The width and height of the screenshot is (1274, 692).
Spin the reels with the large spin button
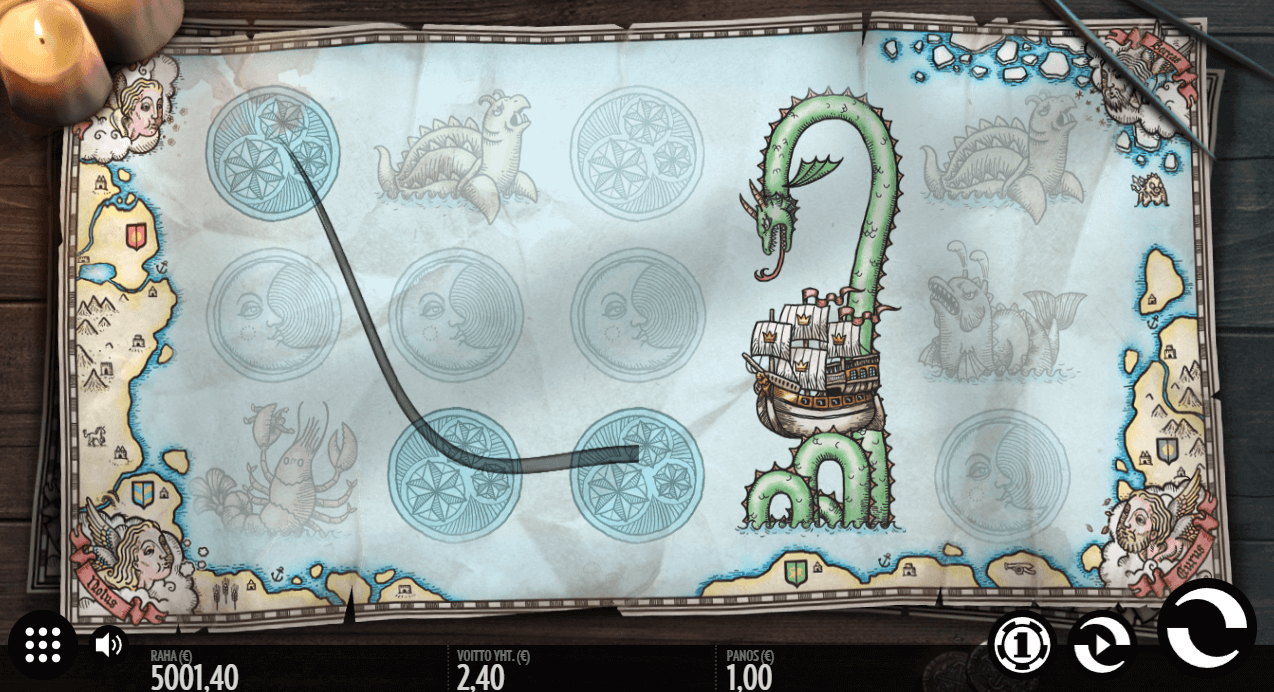point(1206,629)
